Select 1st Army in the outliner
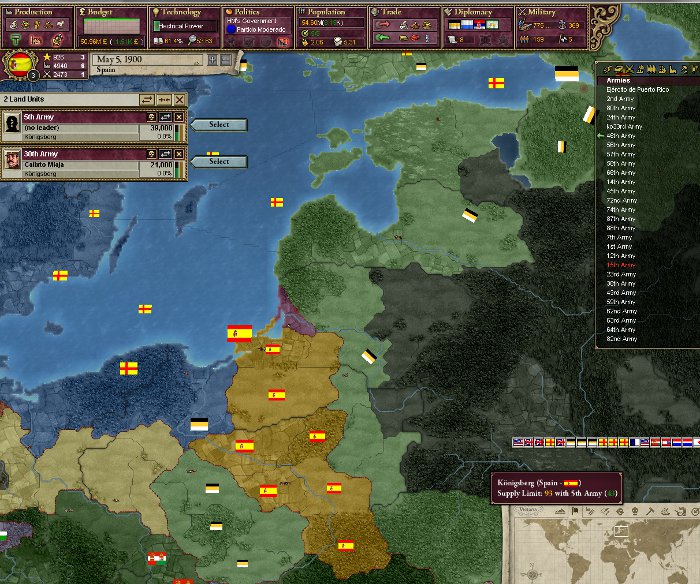Screen dimensions: 700x584 (619, 246)
